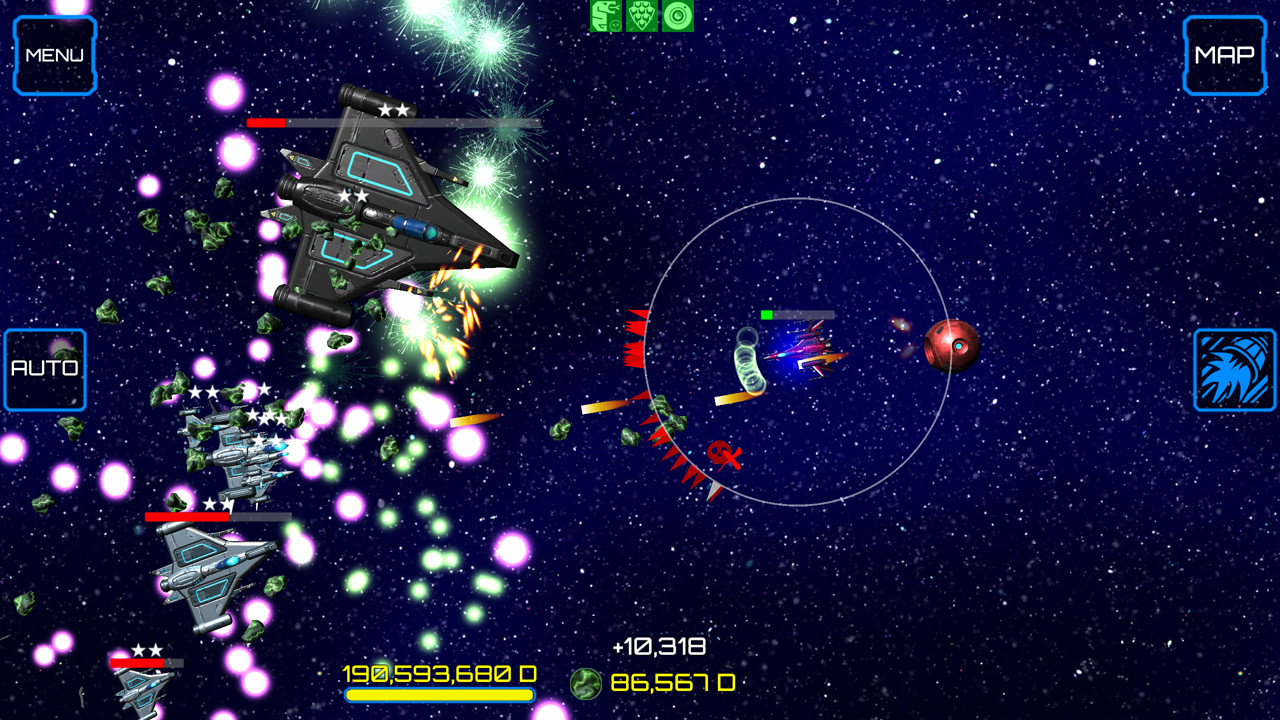The image size is (1280, 720).
Task: Open the MAP screen
Action: coord(1224,55)
